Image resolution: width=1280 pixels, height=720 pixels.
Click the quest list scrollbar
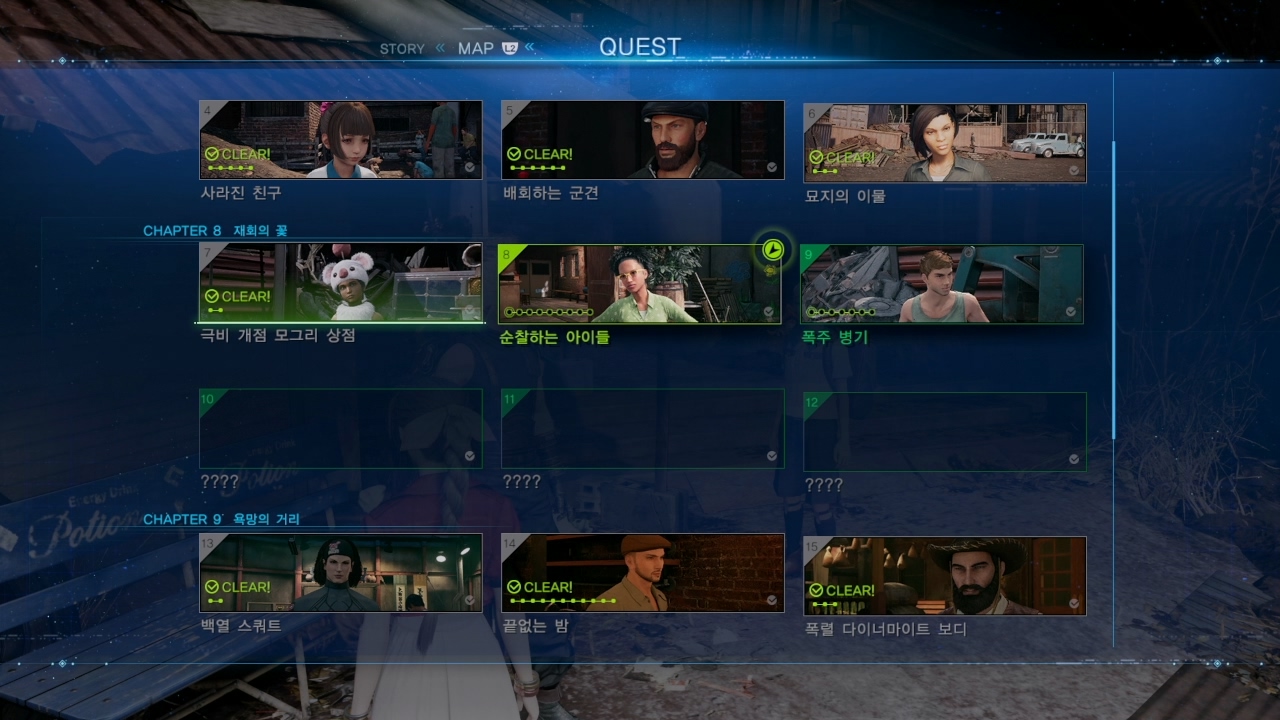(x=1114, y=290)
